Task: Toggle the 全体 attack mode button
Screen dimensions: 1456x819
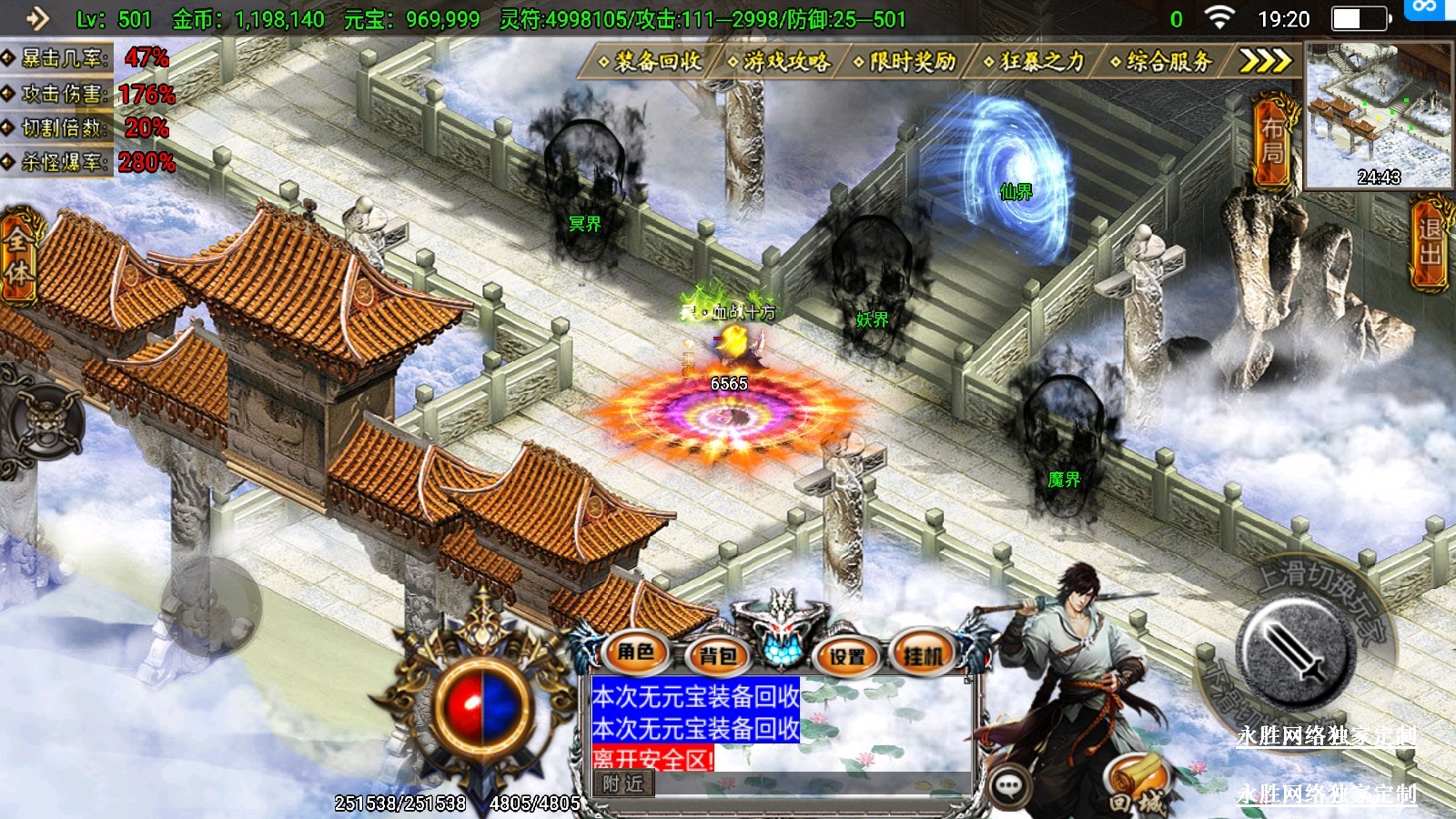Action: pos(18,257)
